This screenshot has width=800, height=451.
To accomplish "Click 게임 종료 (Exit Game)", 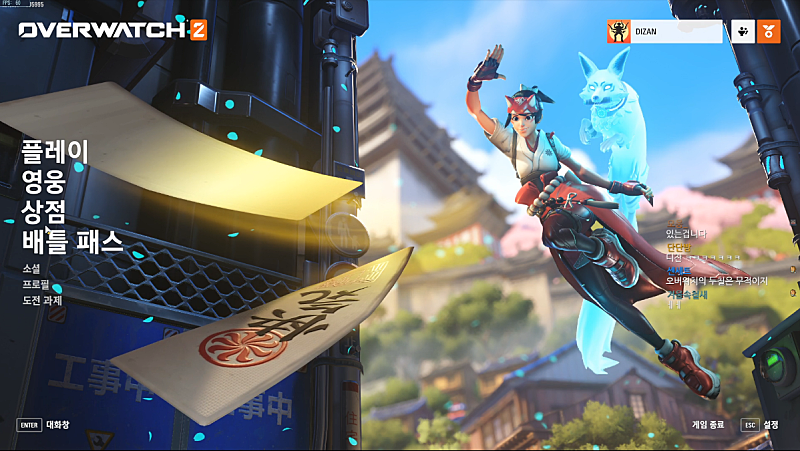I will [708, 424].
